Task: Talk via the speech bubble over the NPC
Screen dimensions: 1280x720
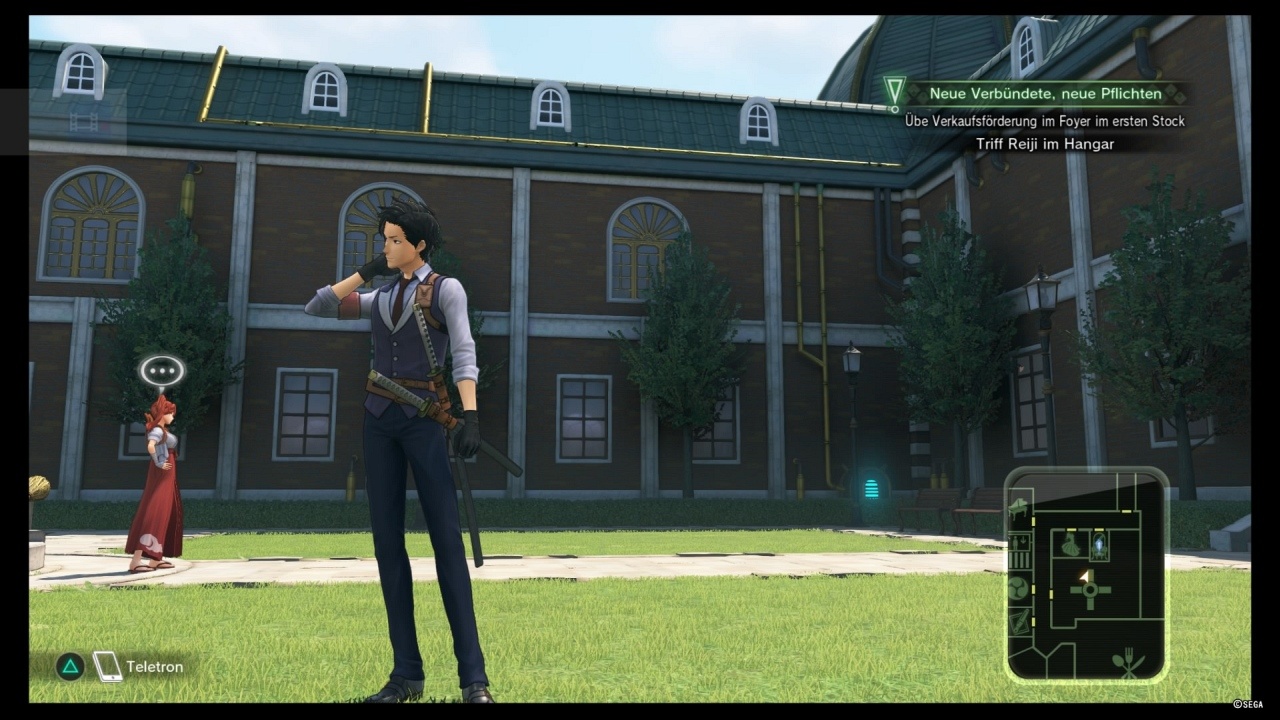Action: pyautogui.click(x=162, y=372)
